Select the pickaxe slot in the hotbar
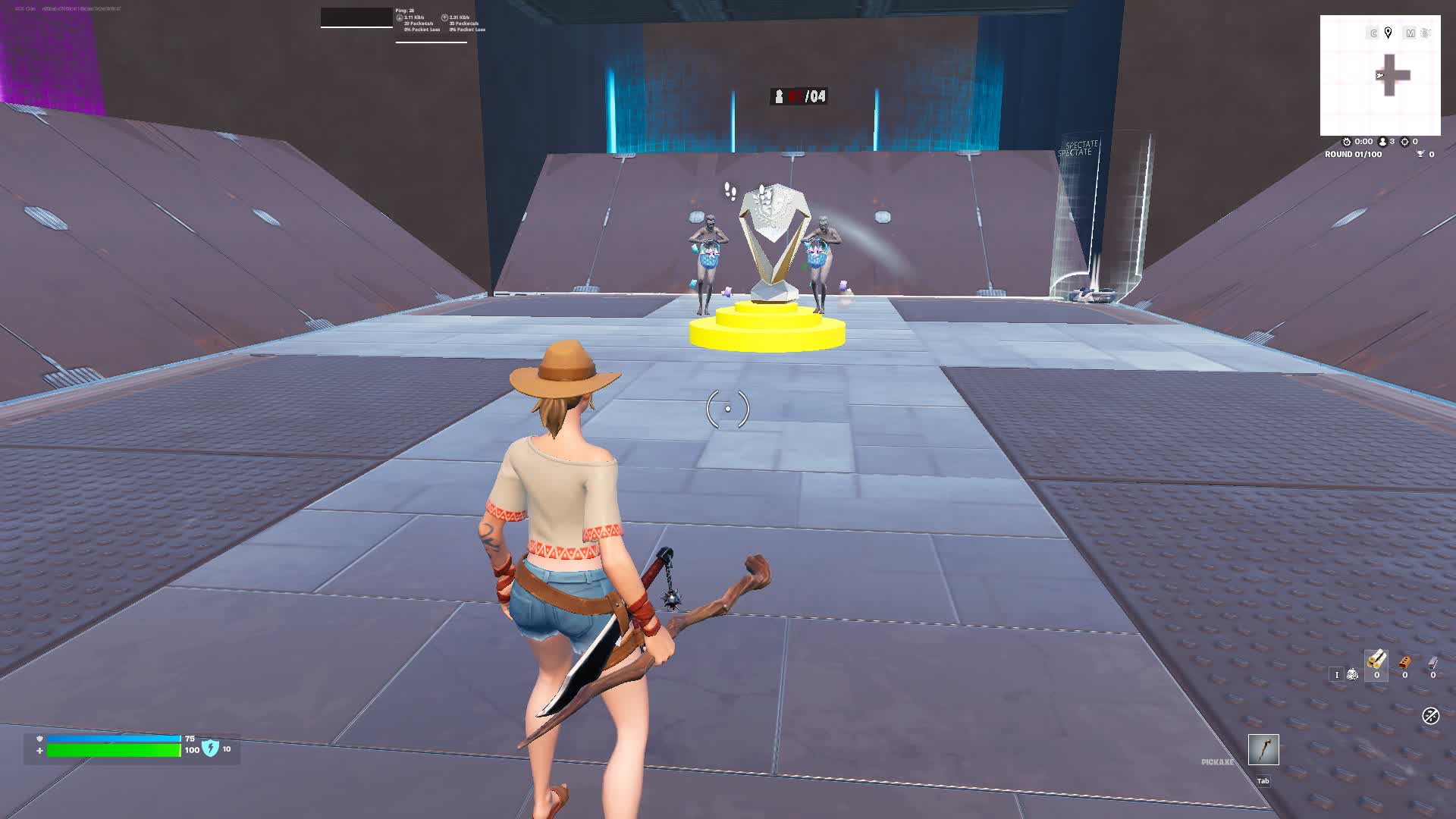 coord(1263,750)
